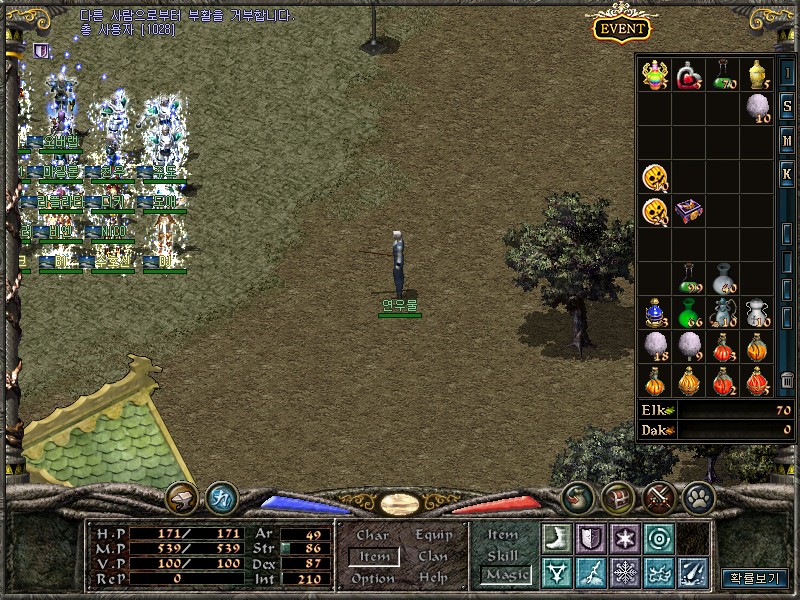
Task: Open the Equip menu
Action: click(433, 536)
